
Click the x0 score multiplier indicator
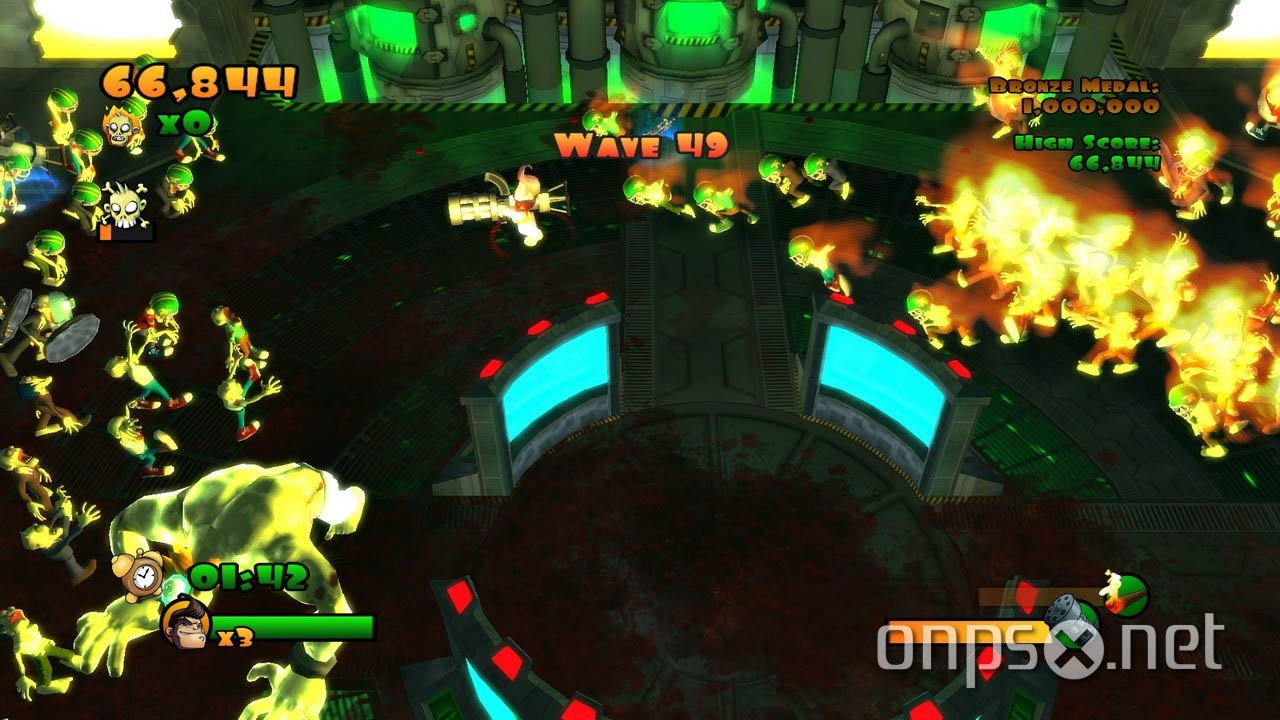pyautogui.click(x=182, y=123)
